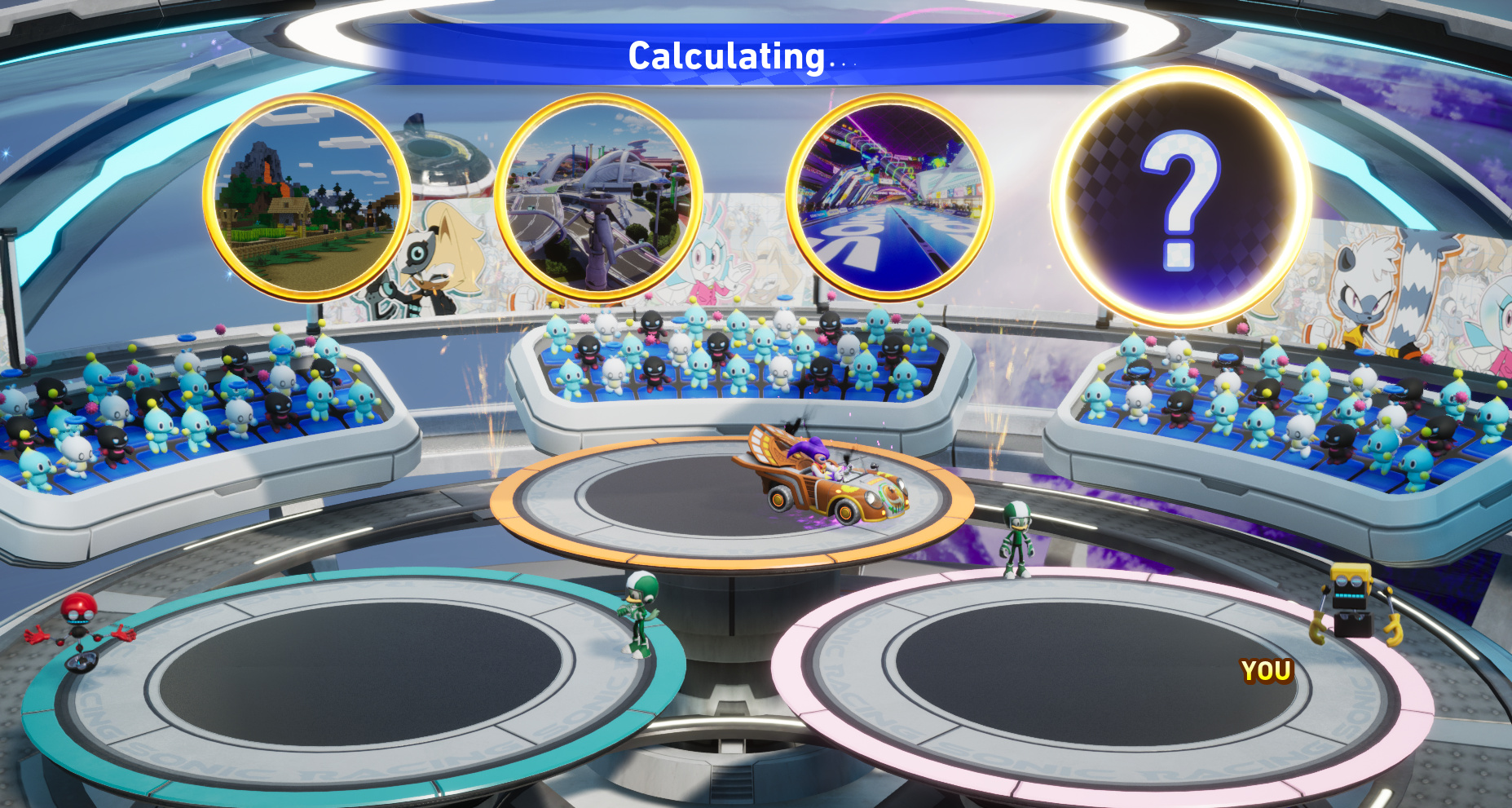Pick the neon blue speedway course
The image size is (1512, 808).
[x=889, y=197]
